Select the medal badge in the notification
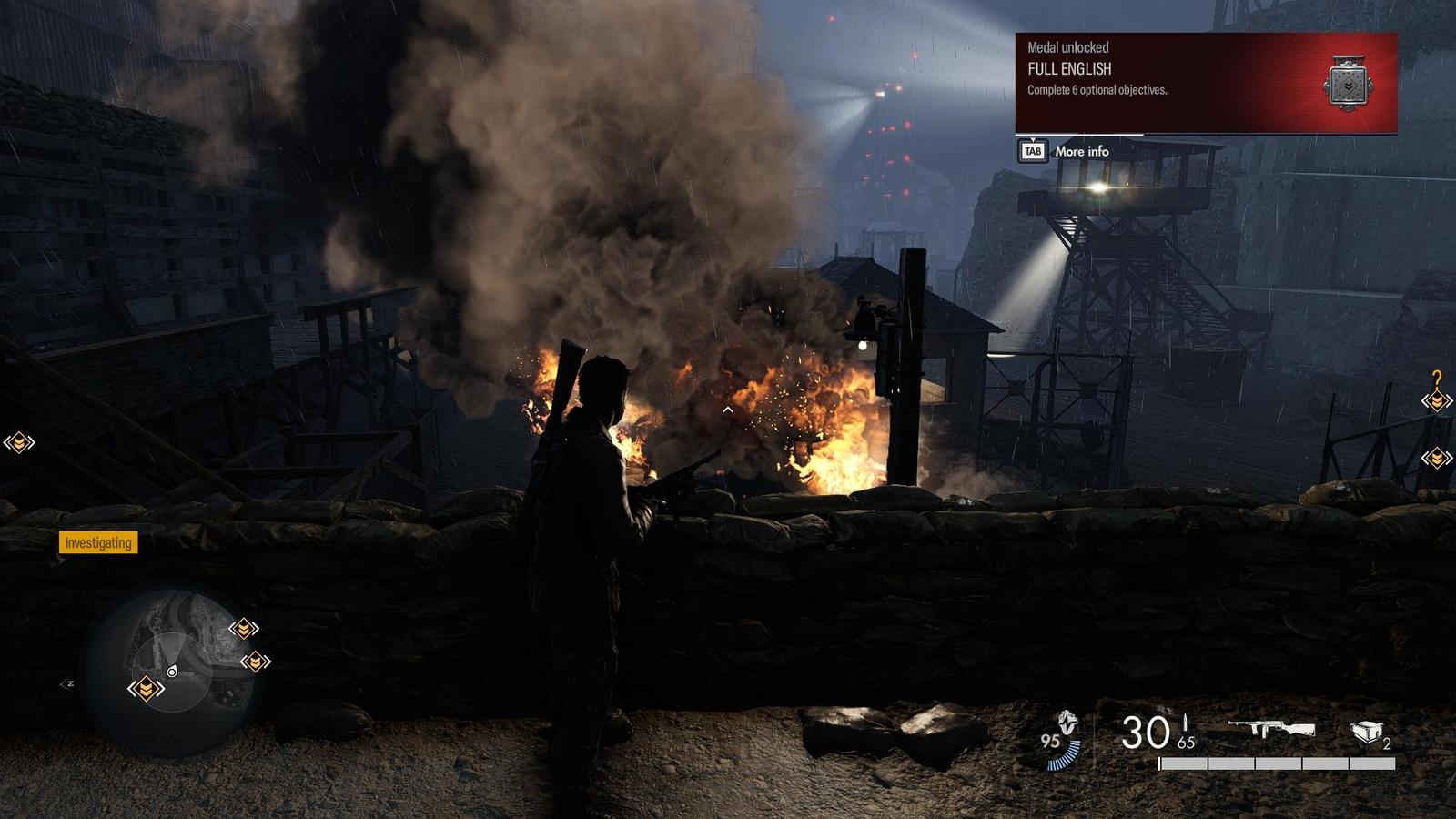This screenshot has width=1456, height=819. pos(1347,85)
